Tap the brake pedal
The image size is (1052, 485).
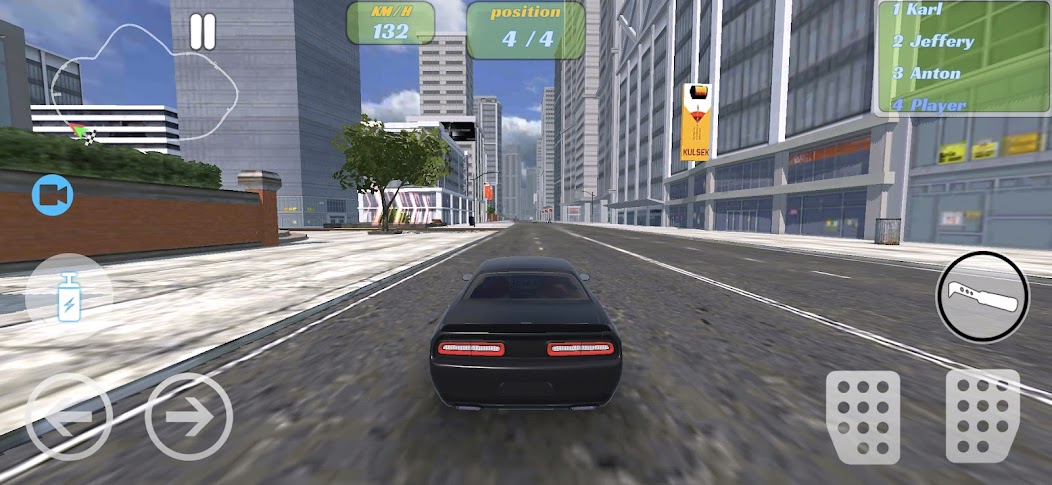[x=862, y=416]
